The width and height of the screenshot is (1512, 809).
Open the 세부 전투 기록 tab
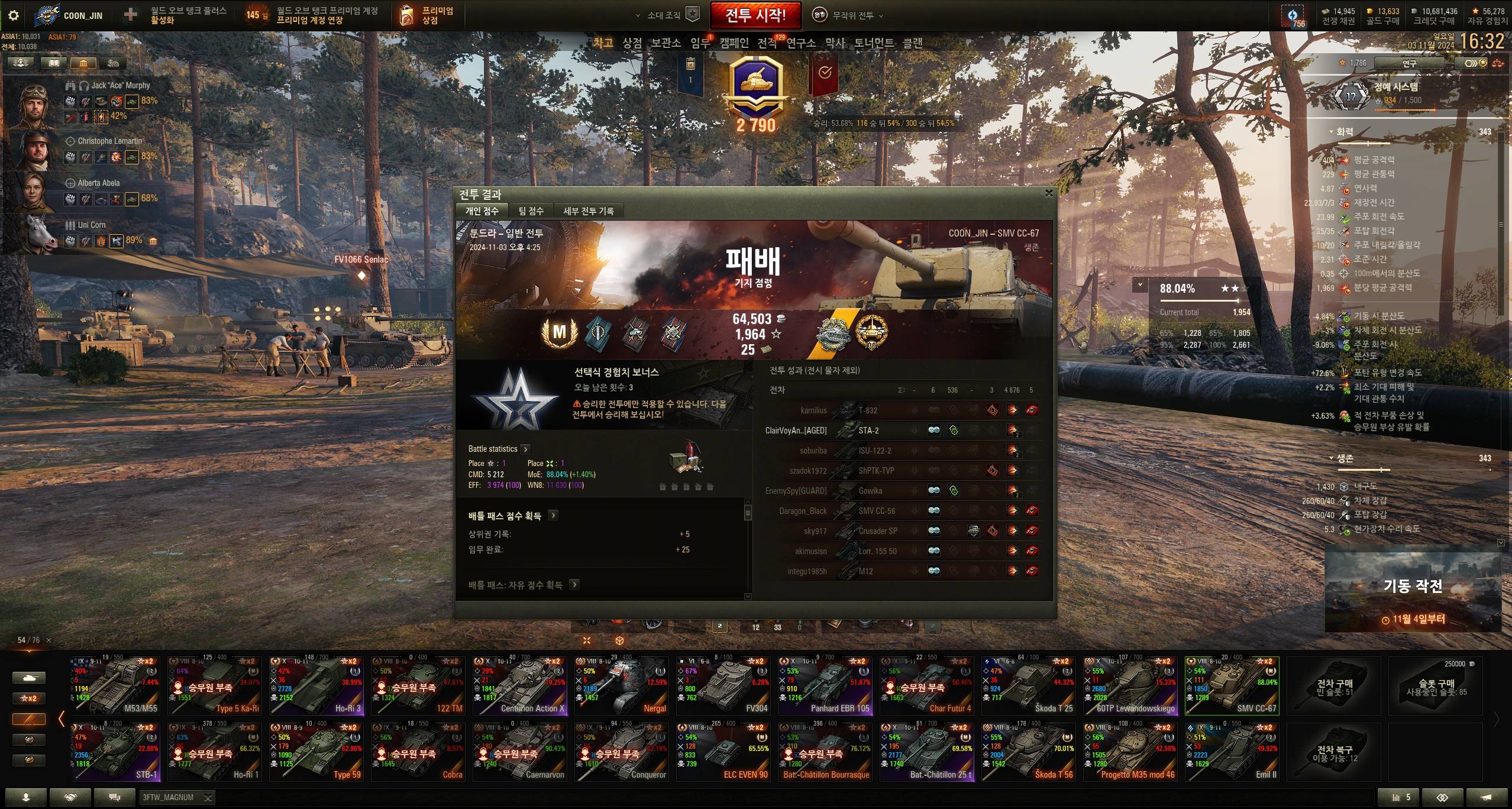[x=588, y=211]
